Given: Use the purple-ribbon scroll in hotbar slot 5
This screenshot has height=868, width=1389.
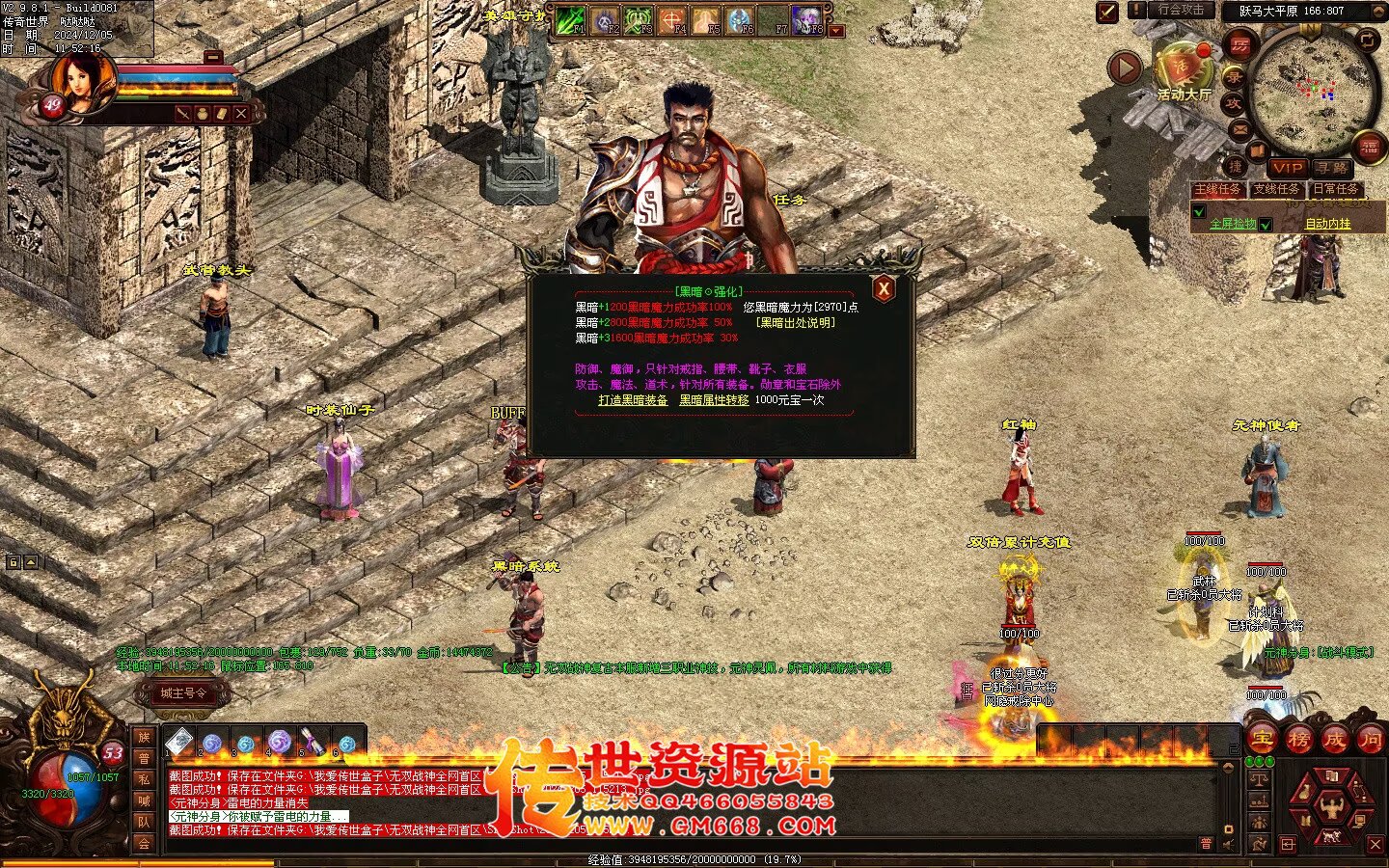Looking at the screenshot, I should click(x=312, y=743).
